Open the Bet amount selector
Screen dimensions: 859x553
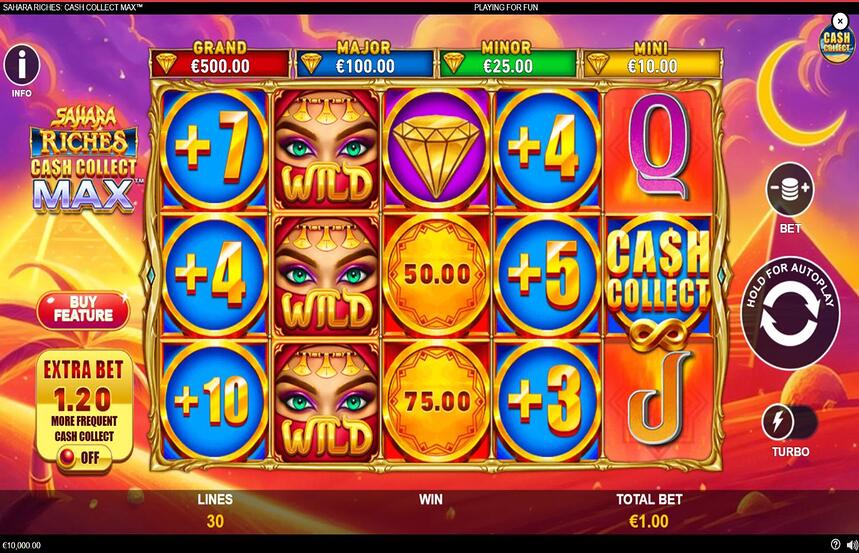790,190
